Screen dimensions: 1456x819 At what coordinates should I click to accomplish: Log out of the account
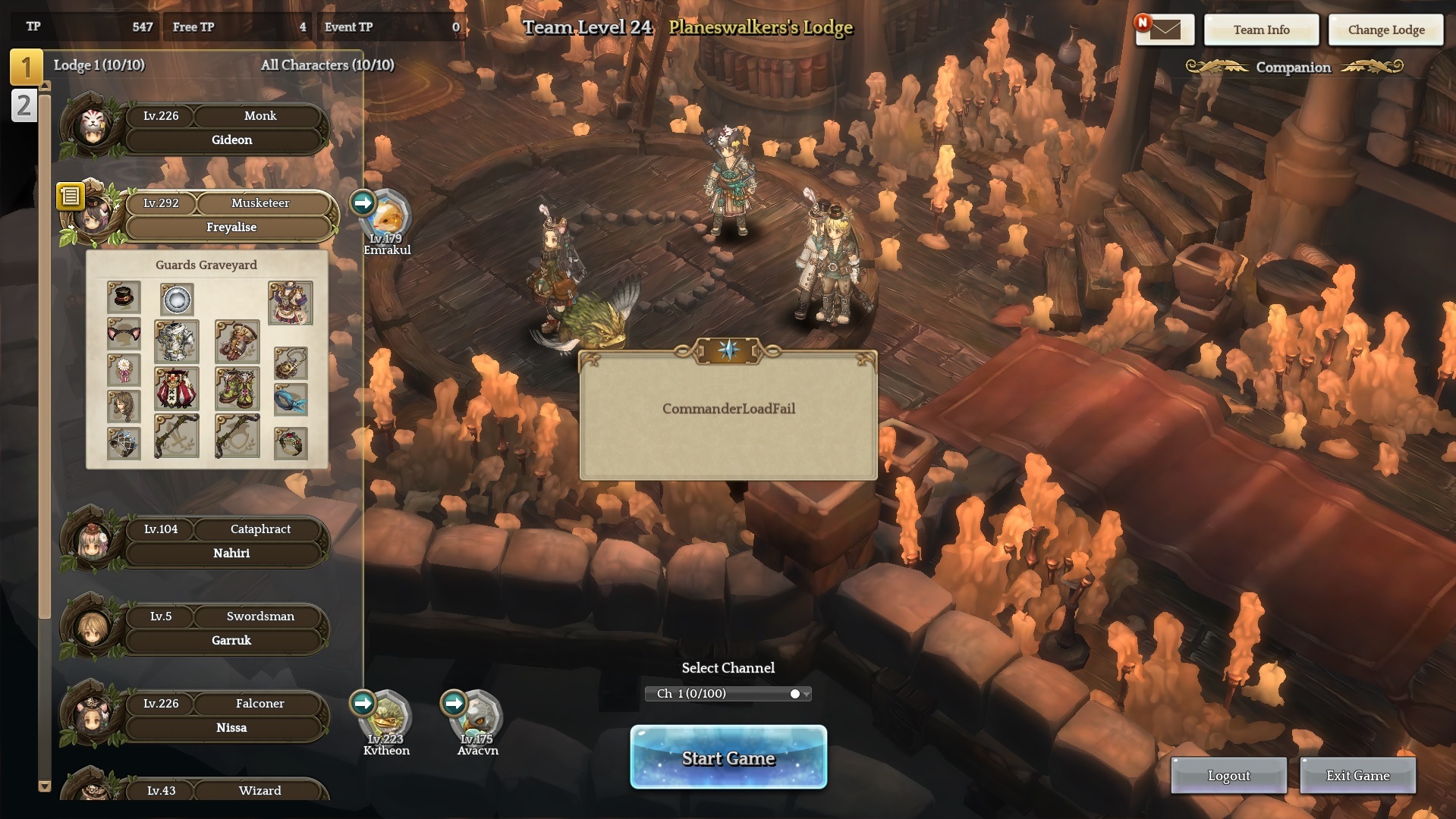coord(1228,775)
